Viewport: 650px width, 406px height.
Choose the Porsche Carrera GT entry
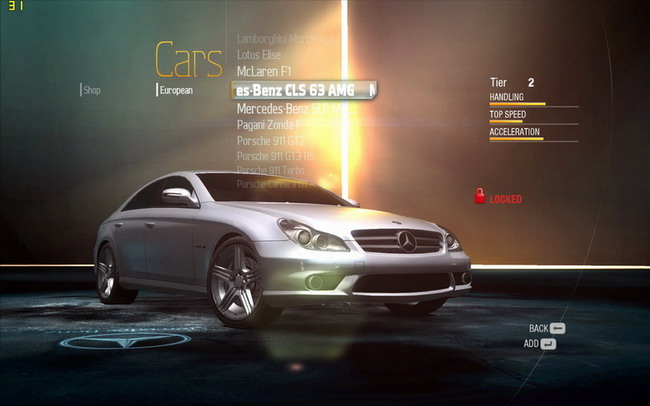(276, 184)
